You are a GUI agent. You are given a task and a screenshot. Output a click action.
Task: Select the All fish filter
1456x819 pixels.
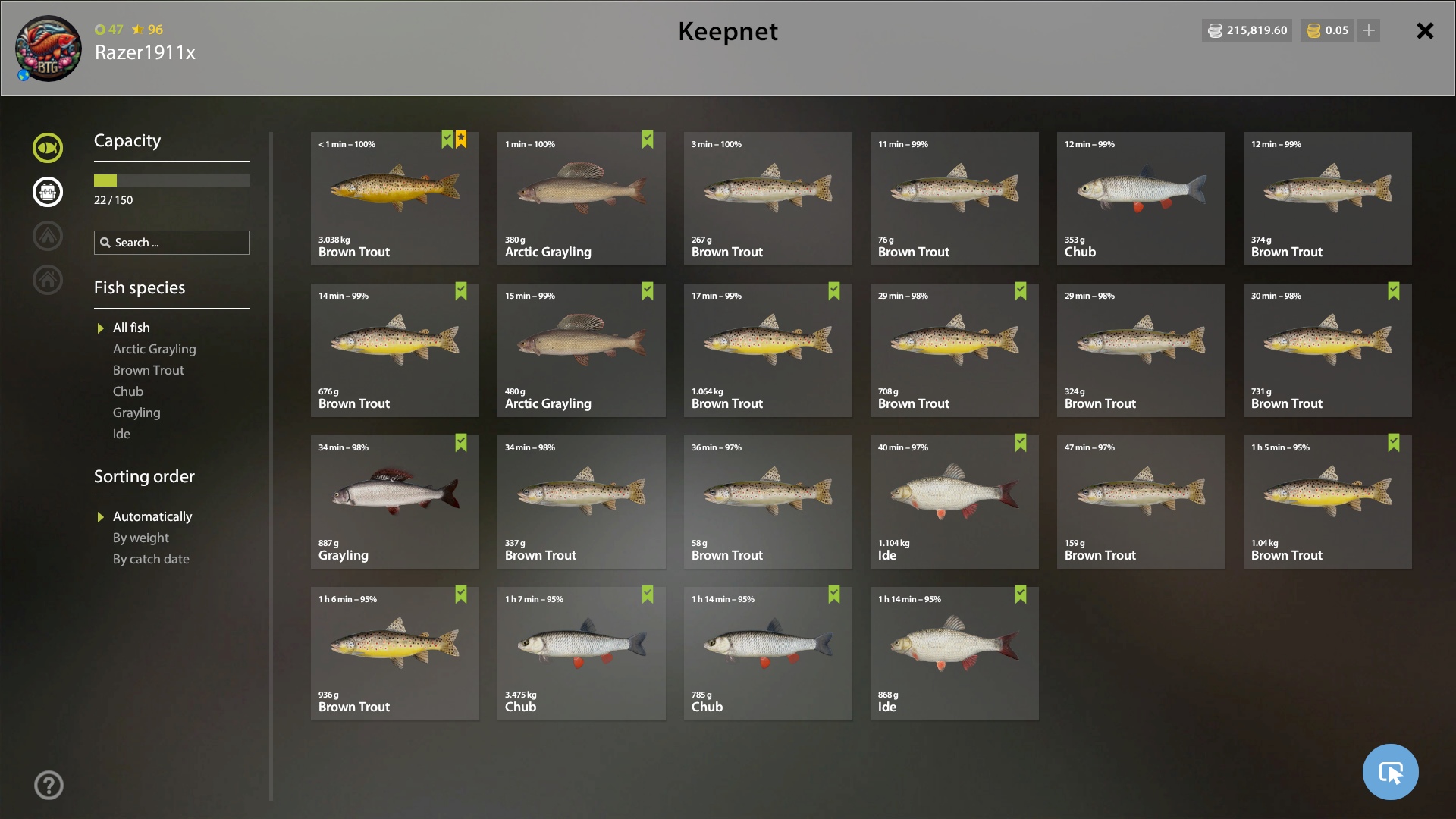[x=131, y=328]
